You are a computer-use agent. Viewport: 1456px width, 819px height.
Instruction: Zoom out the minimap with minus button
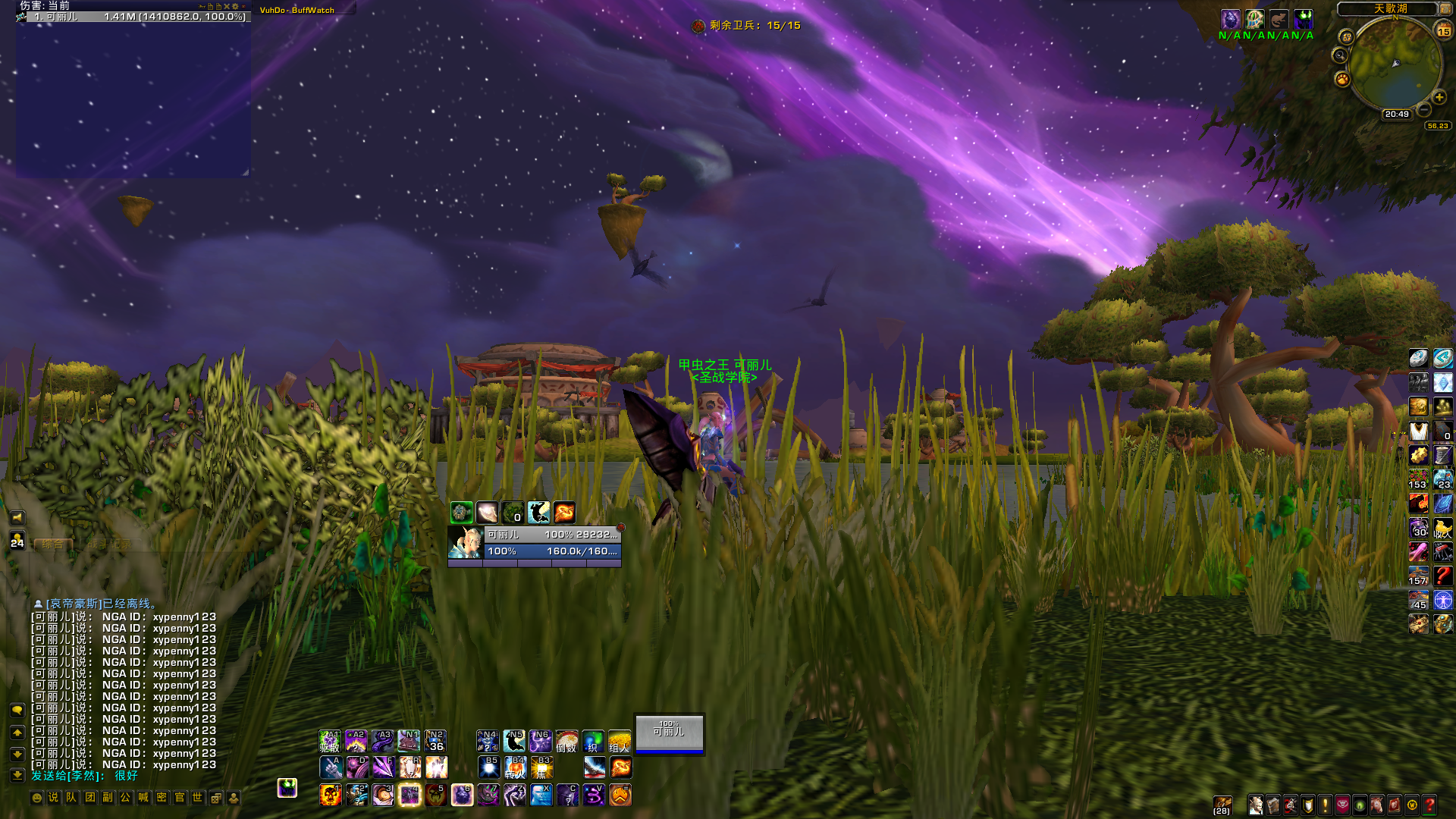(x=1425, y=111)
